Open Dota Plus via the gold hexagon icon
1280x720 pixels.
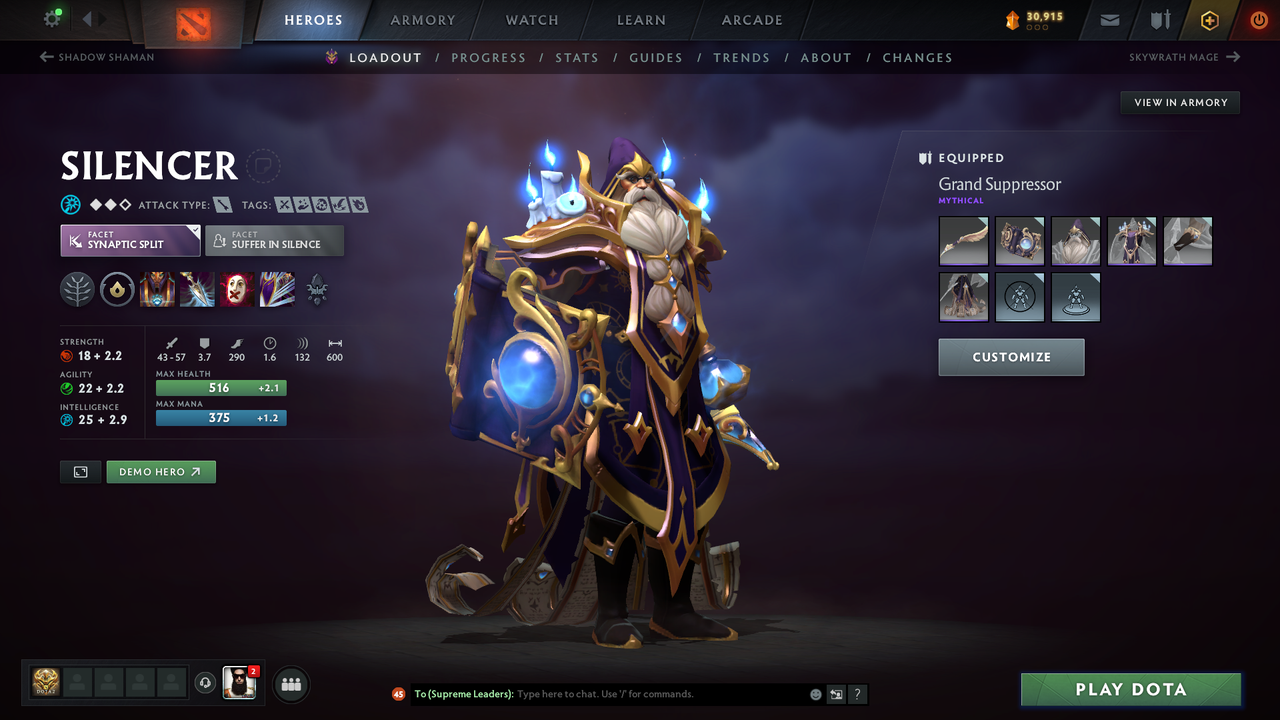tap(1209, 19)
